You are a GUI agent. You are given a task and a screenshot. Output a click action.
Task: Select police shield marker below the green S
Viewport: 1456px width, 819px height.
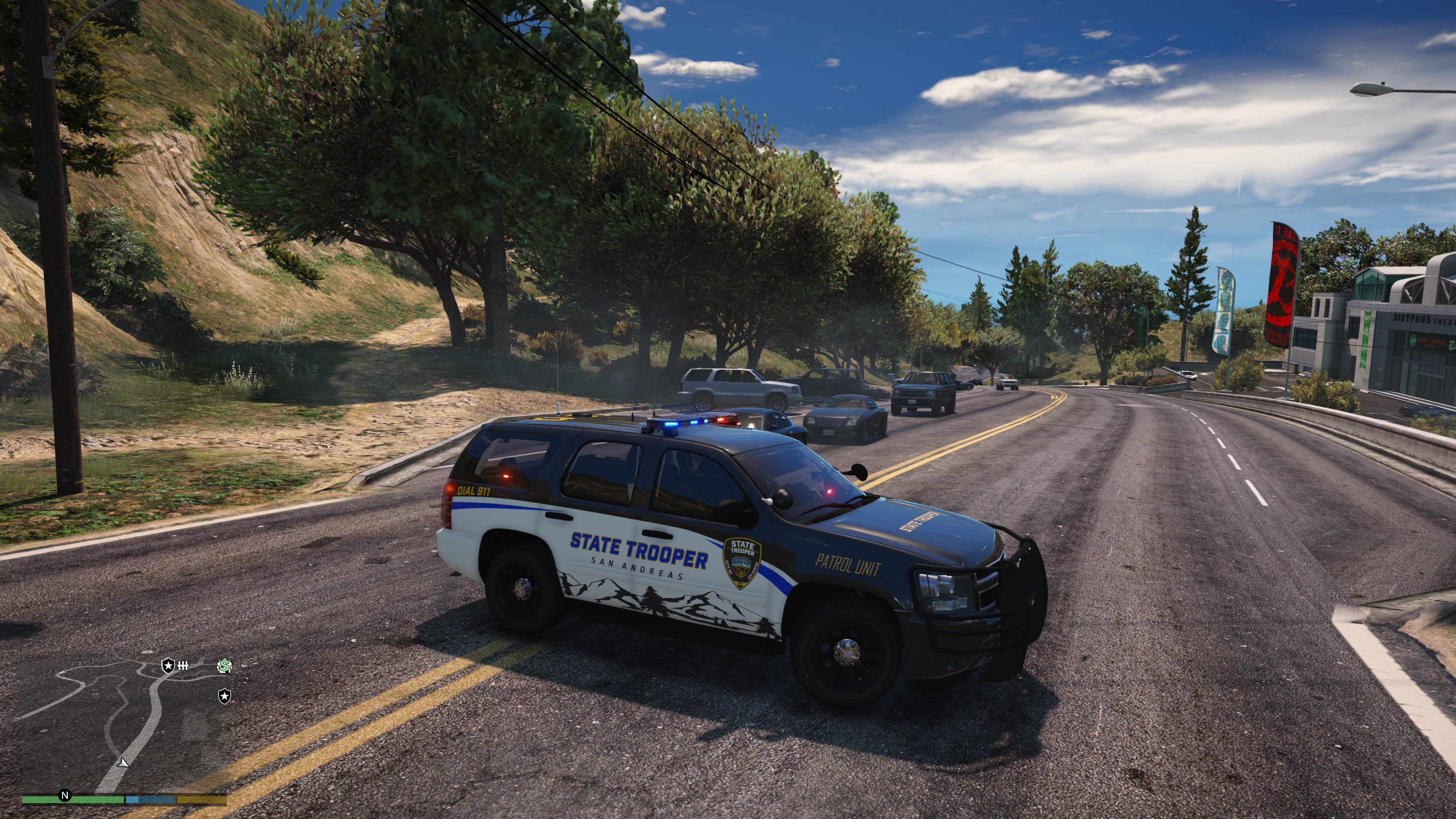coord(224,696)
